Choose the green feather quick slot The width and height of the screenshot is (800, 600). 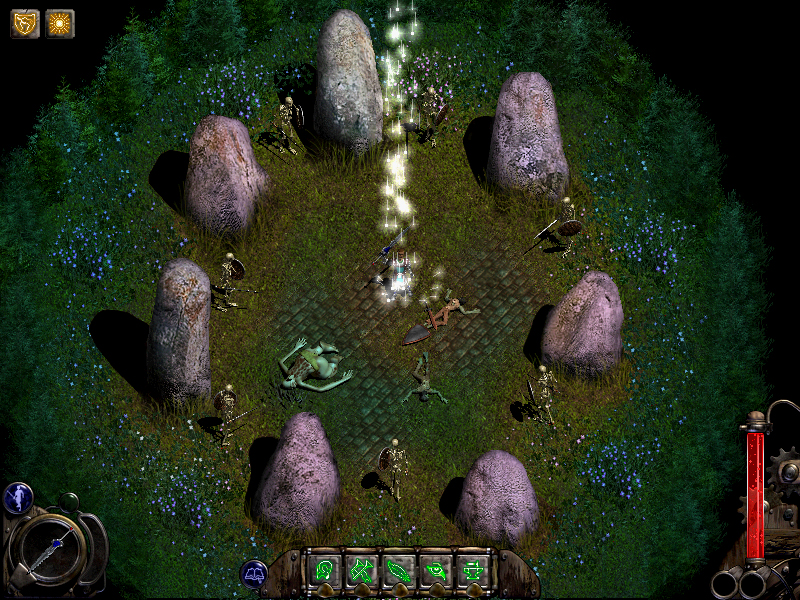click(x=398, y=571)
